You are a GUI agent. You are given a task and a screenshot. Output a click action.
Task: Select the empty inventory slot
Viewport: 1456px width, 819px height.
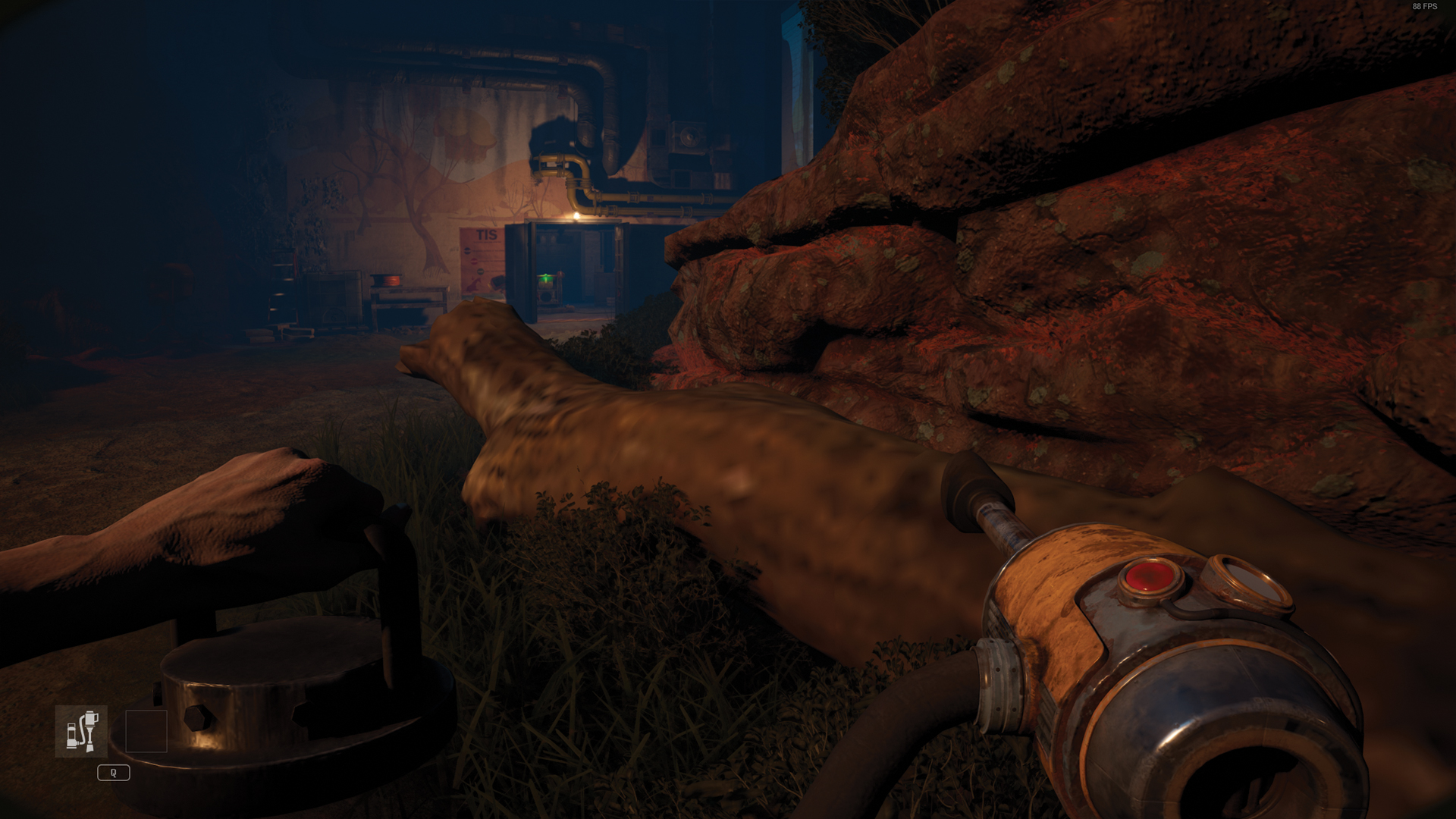[146, 731]
